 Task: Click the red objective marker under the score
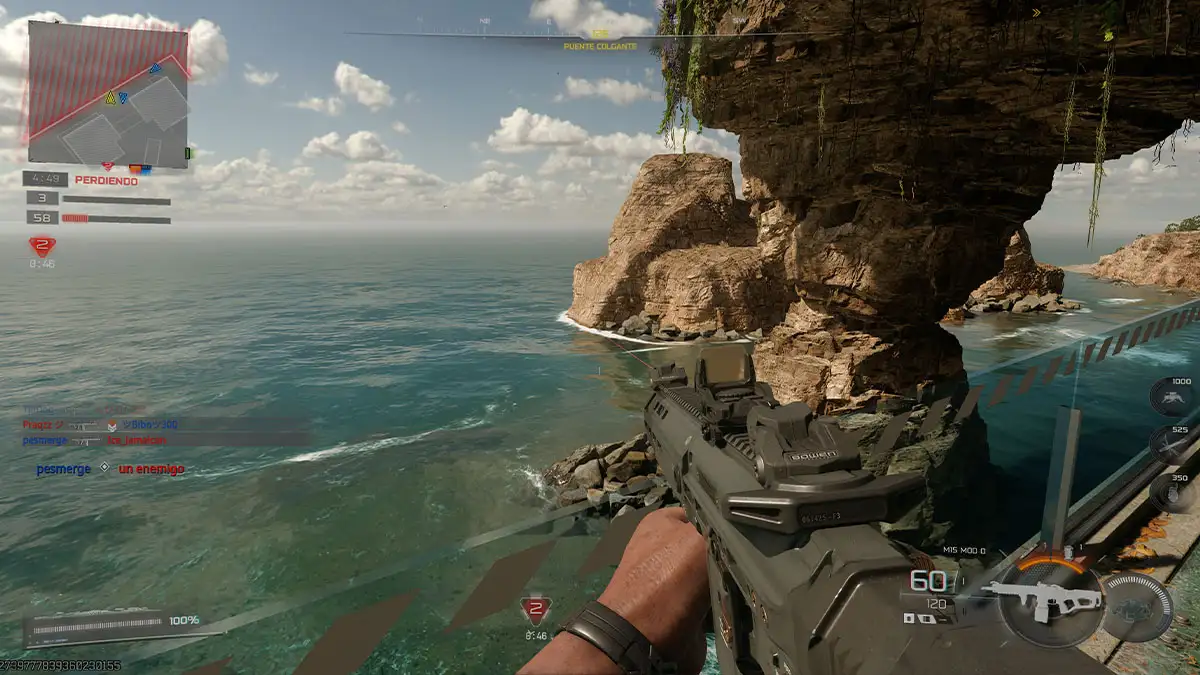(41, 246)
